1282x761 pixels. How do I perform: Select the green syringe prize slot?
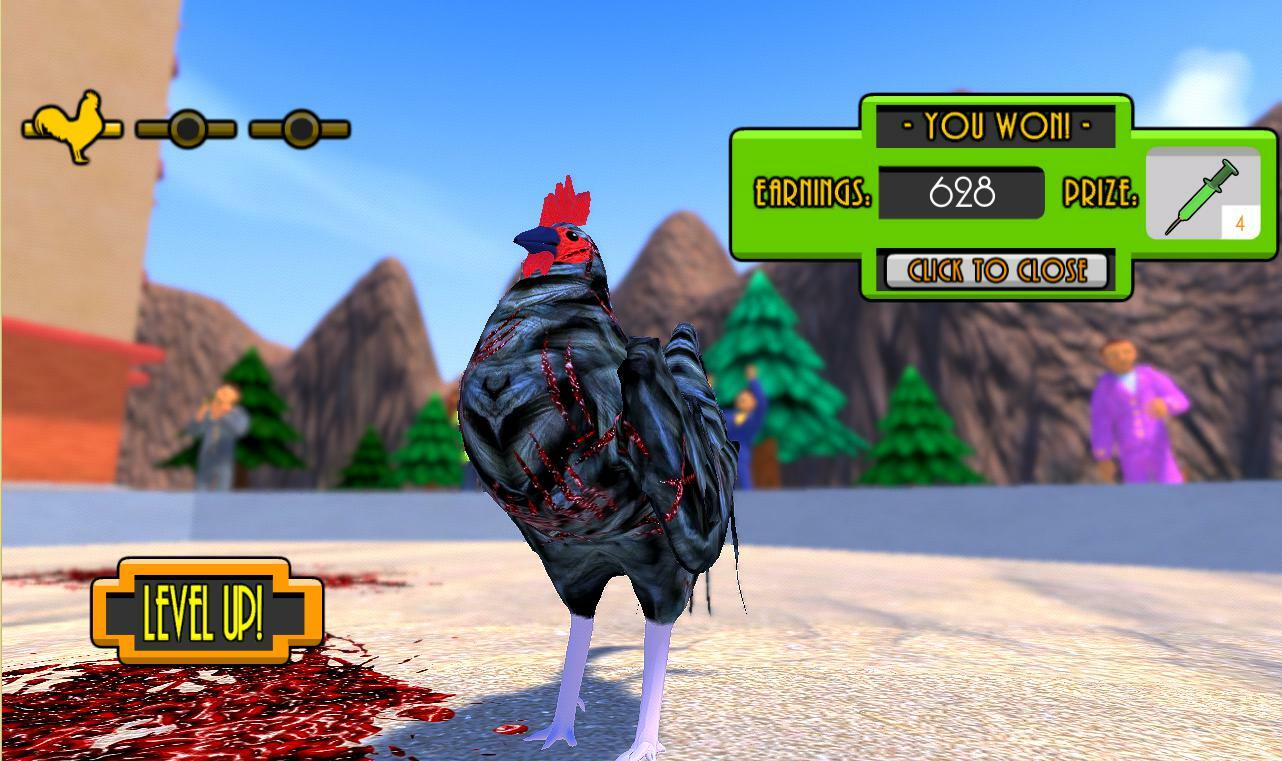point(1202,195)
